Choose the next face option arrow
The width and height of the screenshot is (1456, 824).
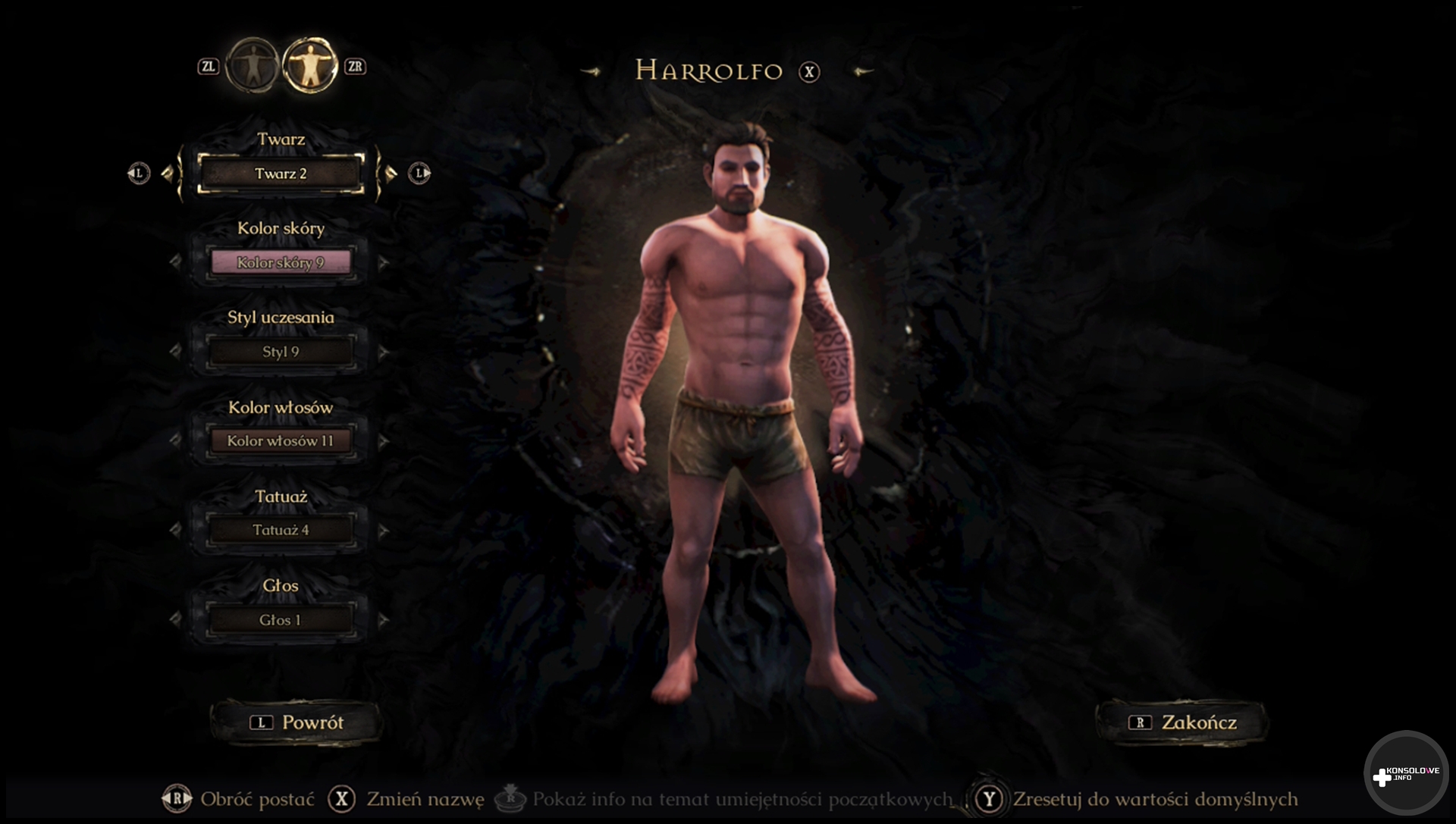tap(391, 174)
